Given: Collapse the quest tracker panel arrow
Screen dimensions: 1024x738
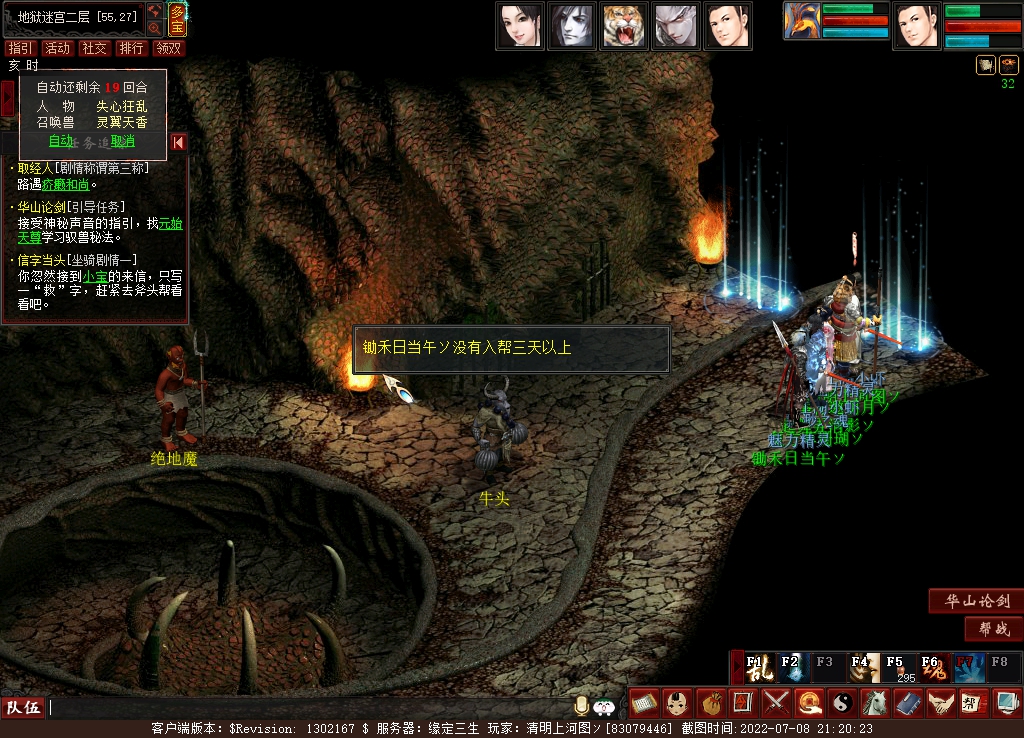Looking at the screenshot, I should [178, 142].
